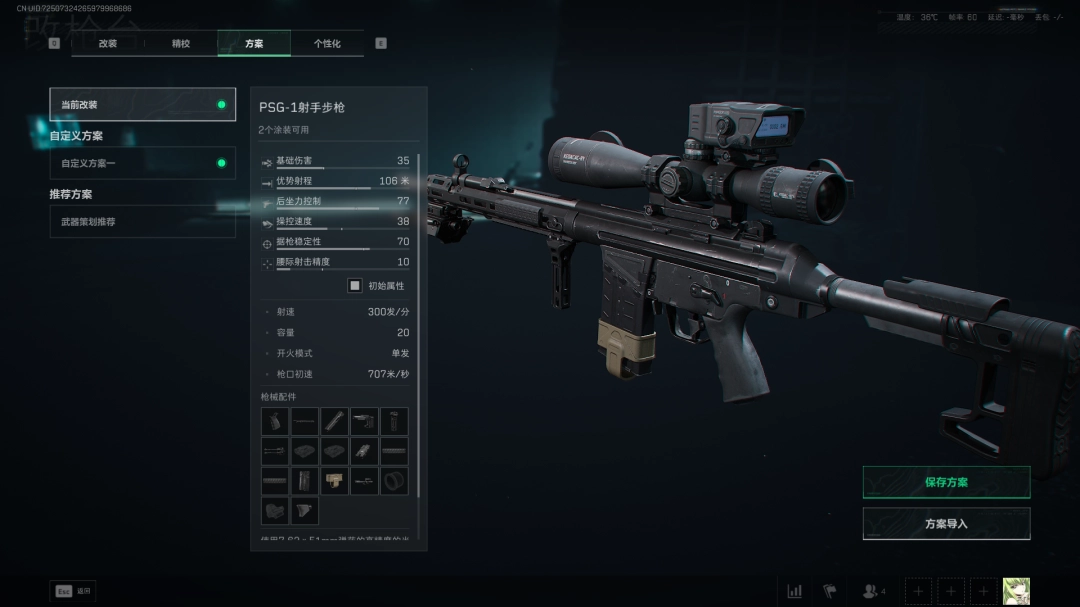Screen dimensions: 1080x607
Task: Choose the ring-shaped attachment icon
Action: click(394, 481)
